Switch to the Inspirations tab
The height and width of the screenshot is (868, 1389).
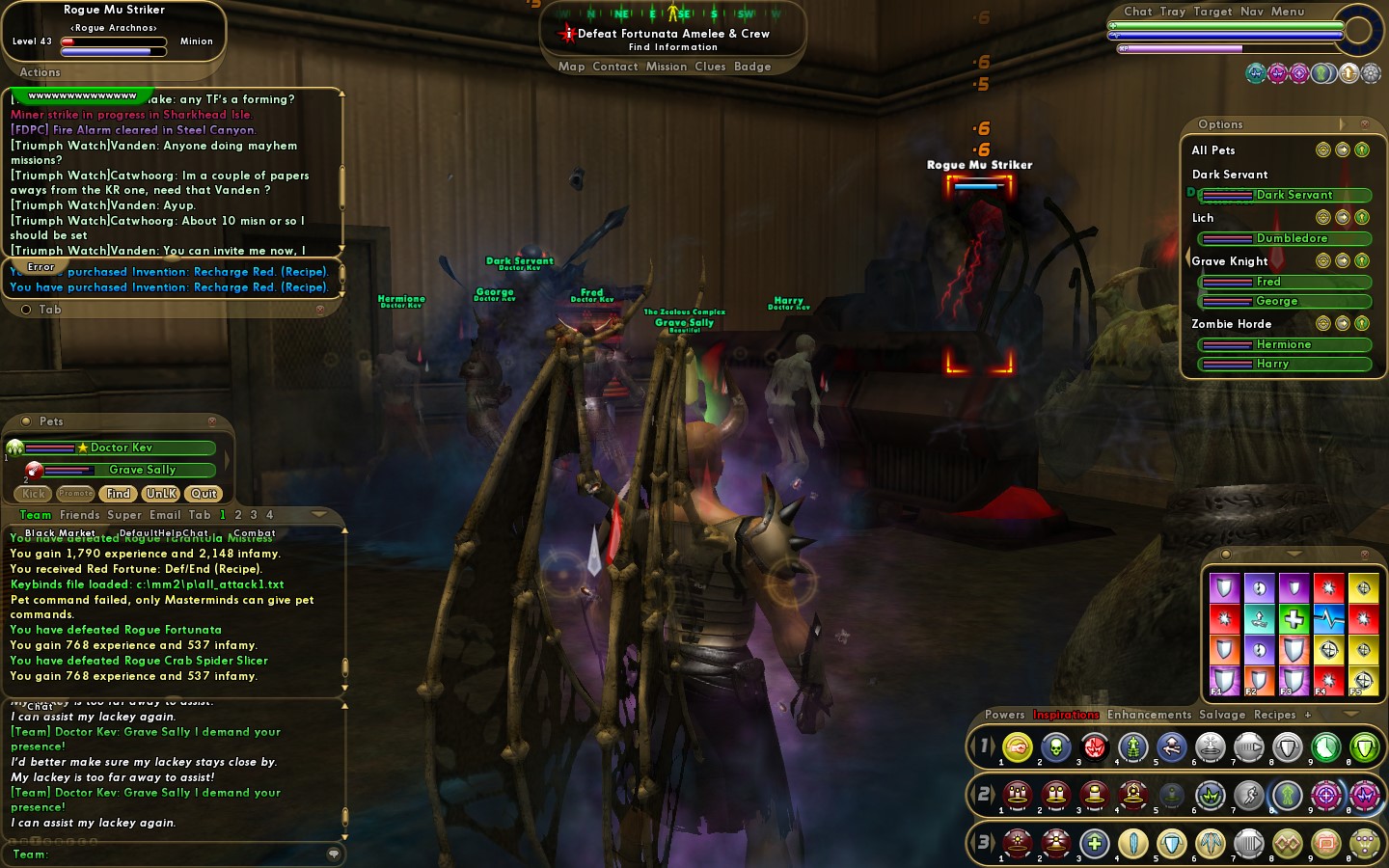tap(1066, 715)
